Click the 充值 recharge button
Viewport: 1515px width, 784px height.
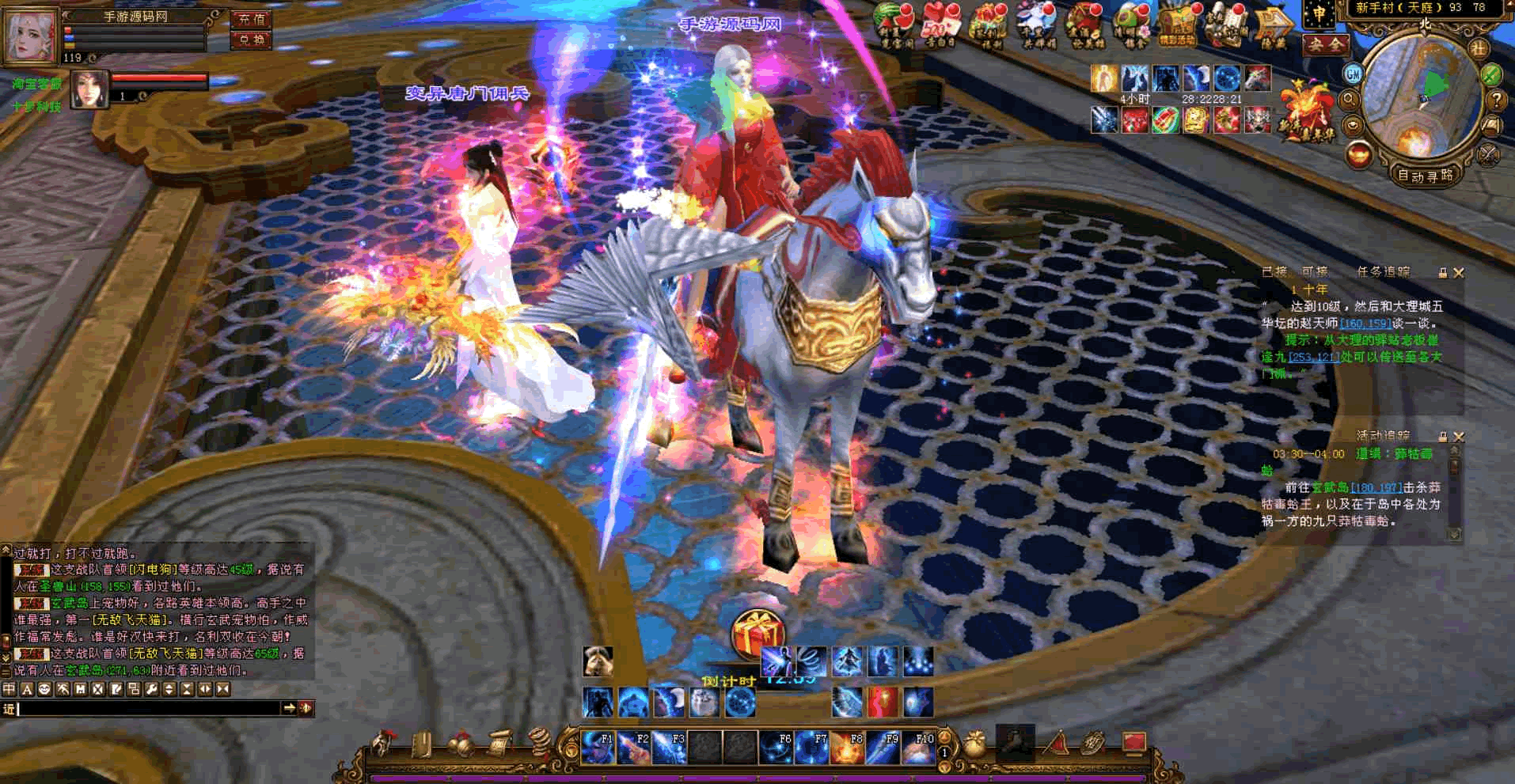click(x=252, y=19)
